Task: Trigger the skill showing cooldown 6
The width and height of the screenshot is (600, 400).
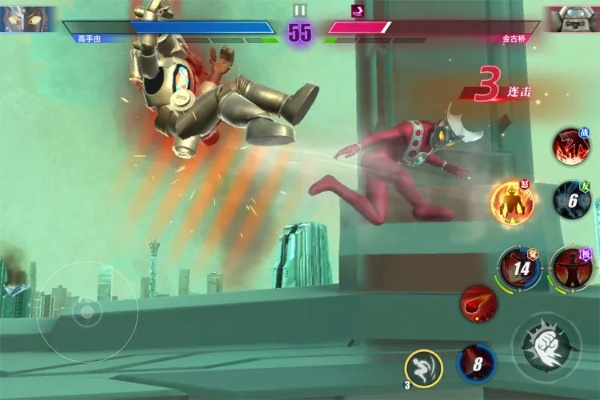Action: pos(573,200)
